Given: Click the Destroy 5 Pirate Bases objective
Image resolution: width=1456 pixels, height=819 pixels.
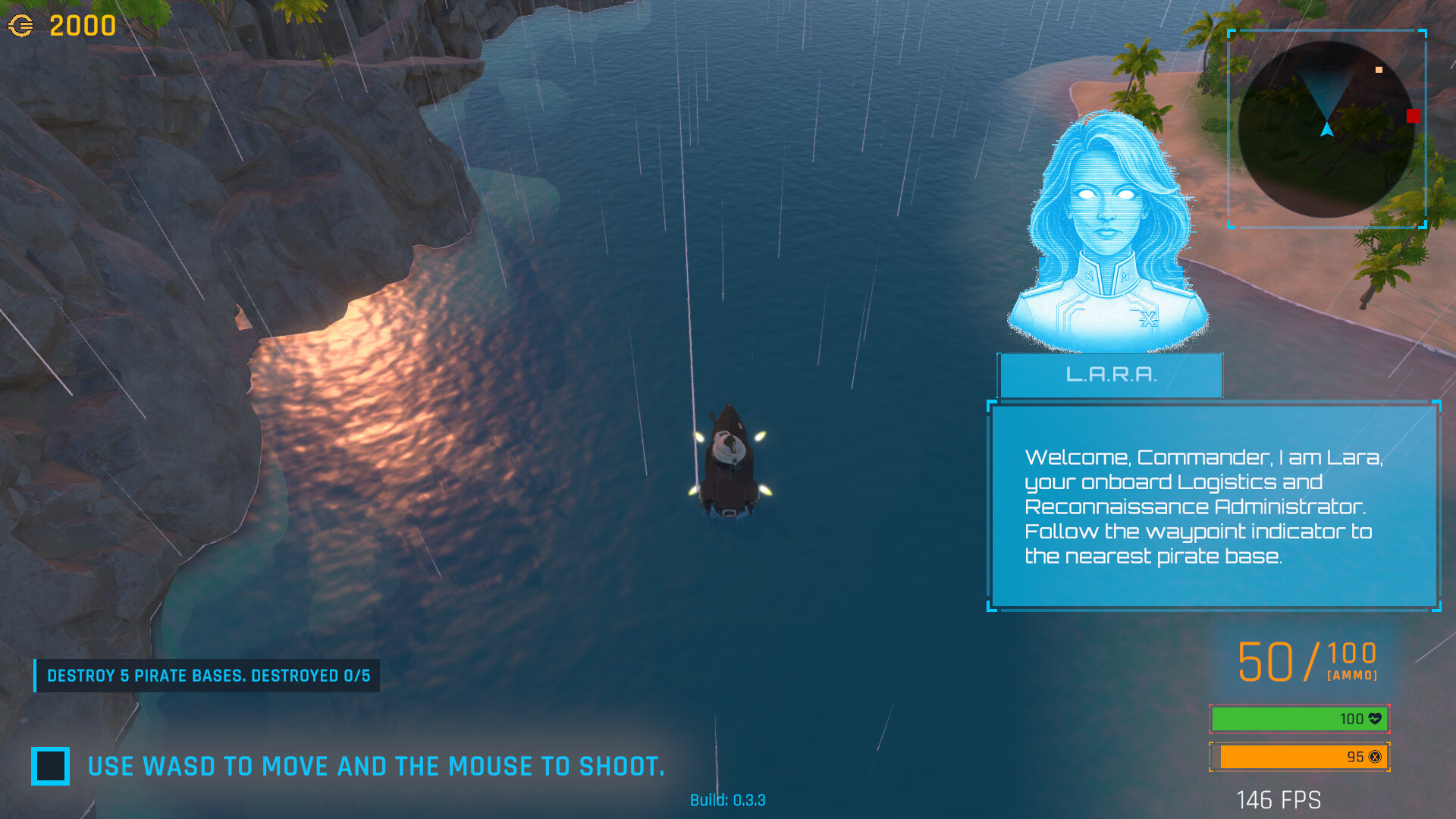Looking at the screenshot, I should pos(208,676).
